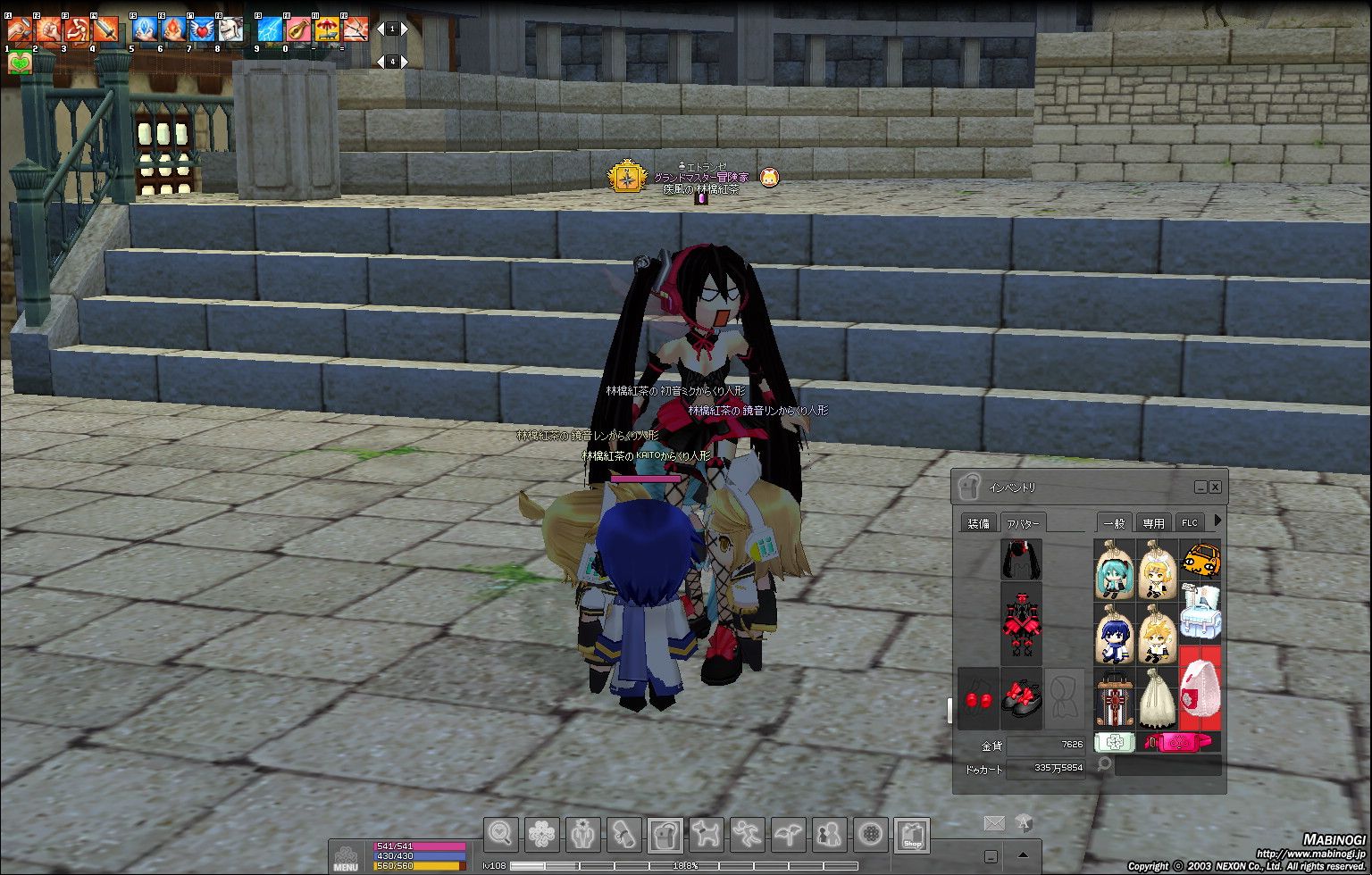Select the pink egg-shaped bag item
Viewport: 1372px width, 875px height.
1200,696
